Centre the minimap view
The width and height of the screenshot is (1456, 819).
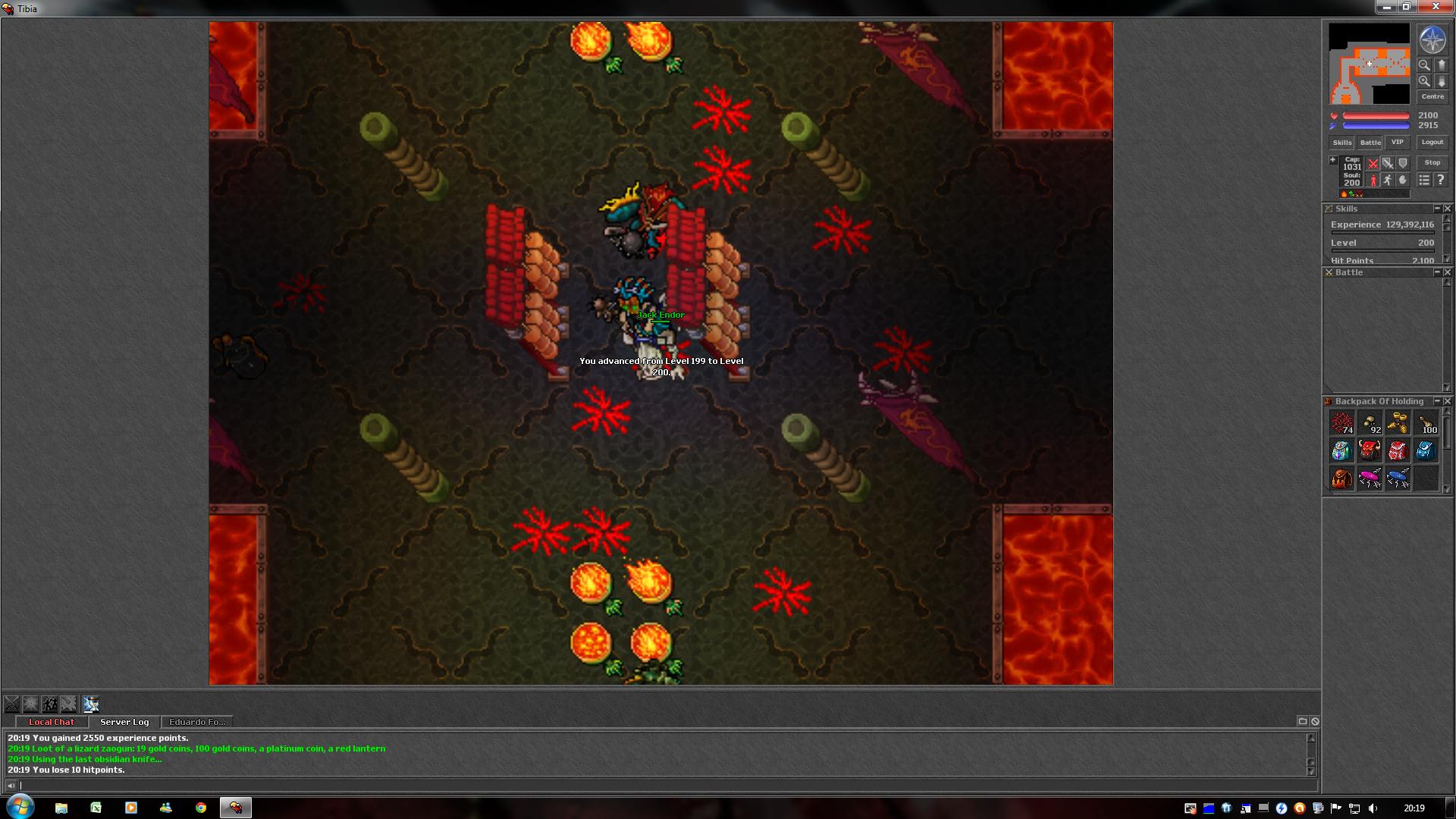click(x=1432, y=97)
